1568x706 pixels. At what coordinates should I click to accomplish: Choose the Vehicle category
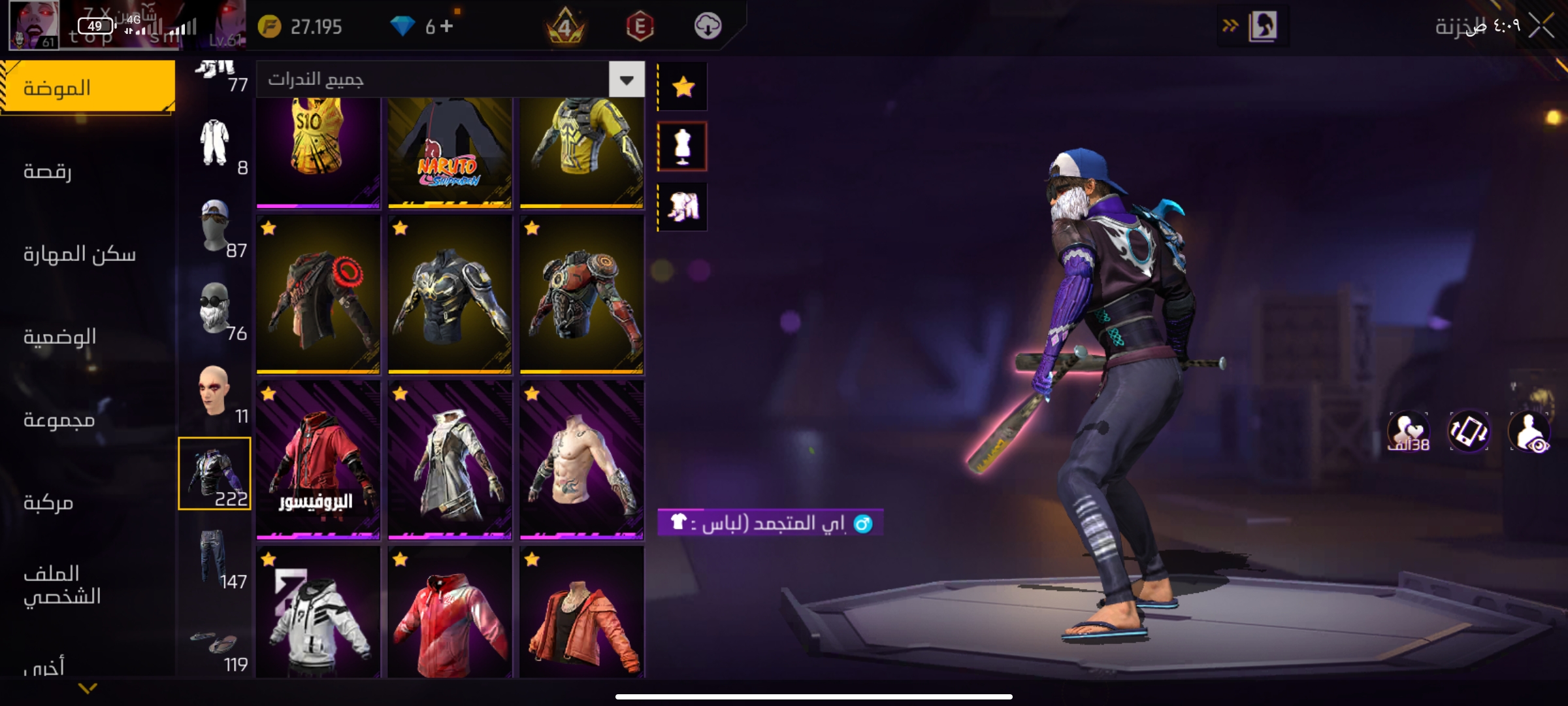(48, 502)
